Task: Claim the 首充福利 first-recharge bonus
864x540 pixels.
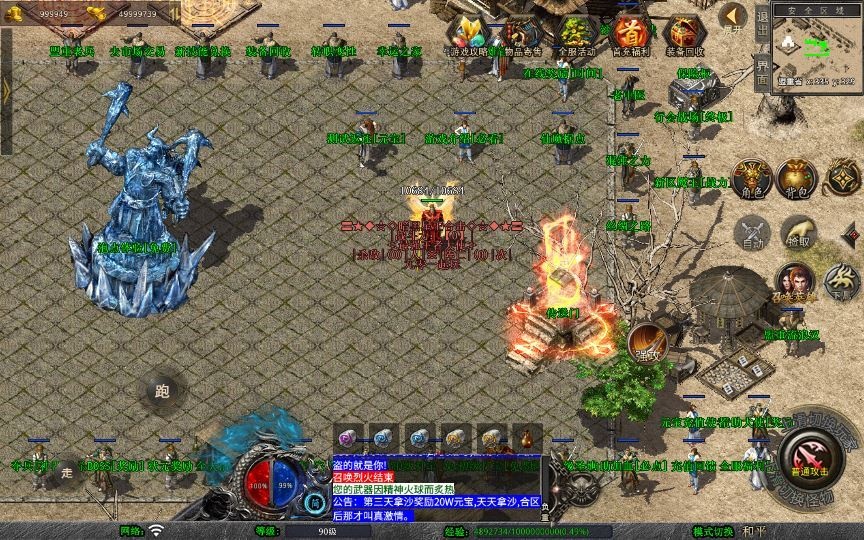Action: point(629,32)
